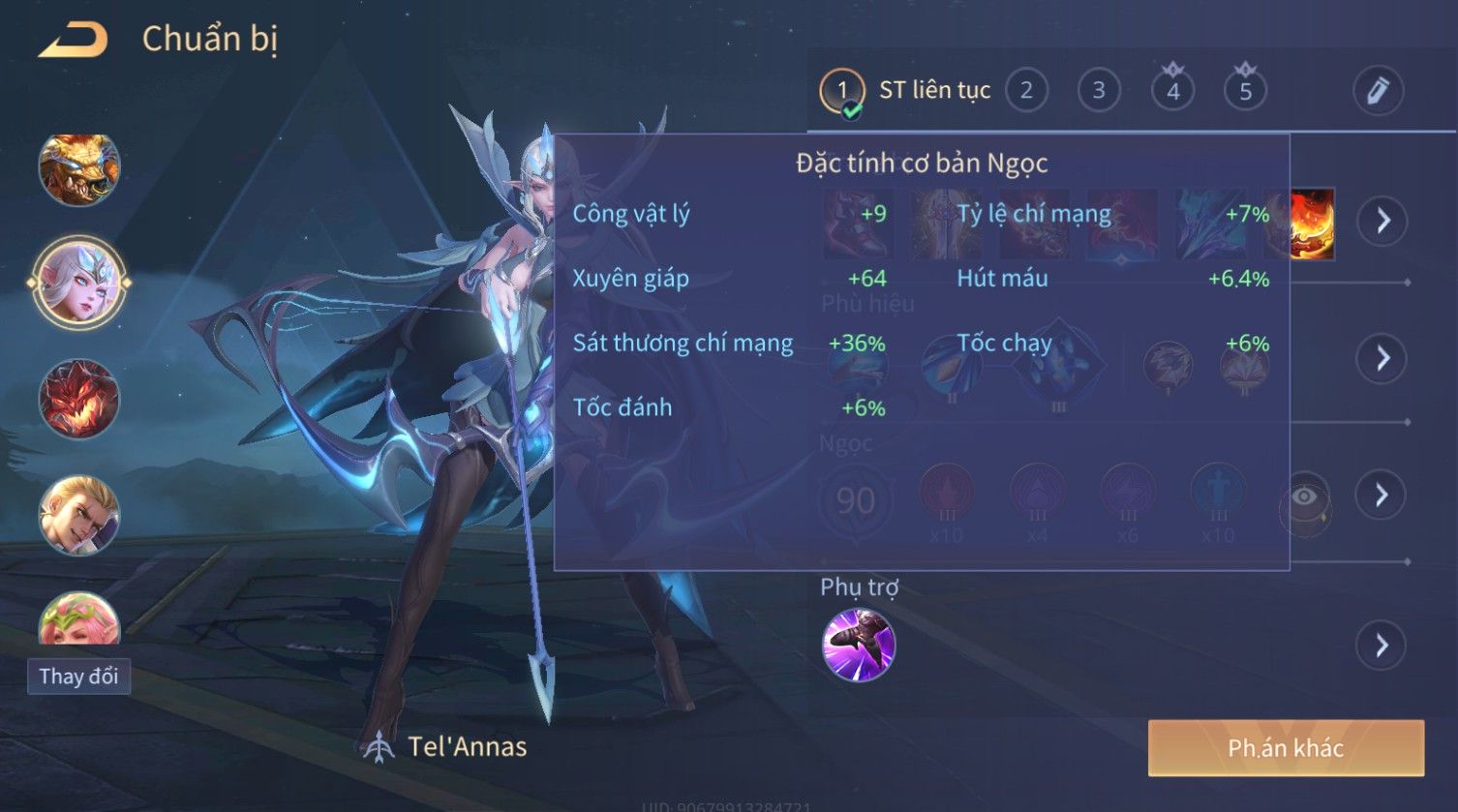Open the Phù hiệu badge details arrow
The height and width of the screenshot is (812, 1458).
pos(1382,358)
